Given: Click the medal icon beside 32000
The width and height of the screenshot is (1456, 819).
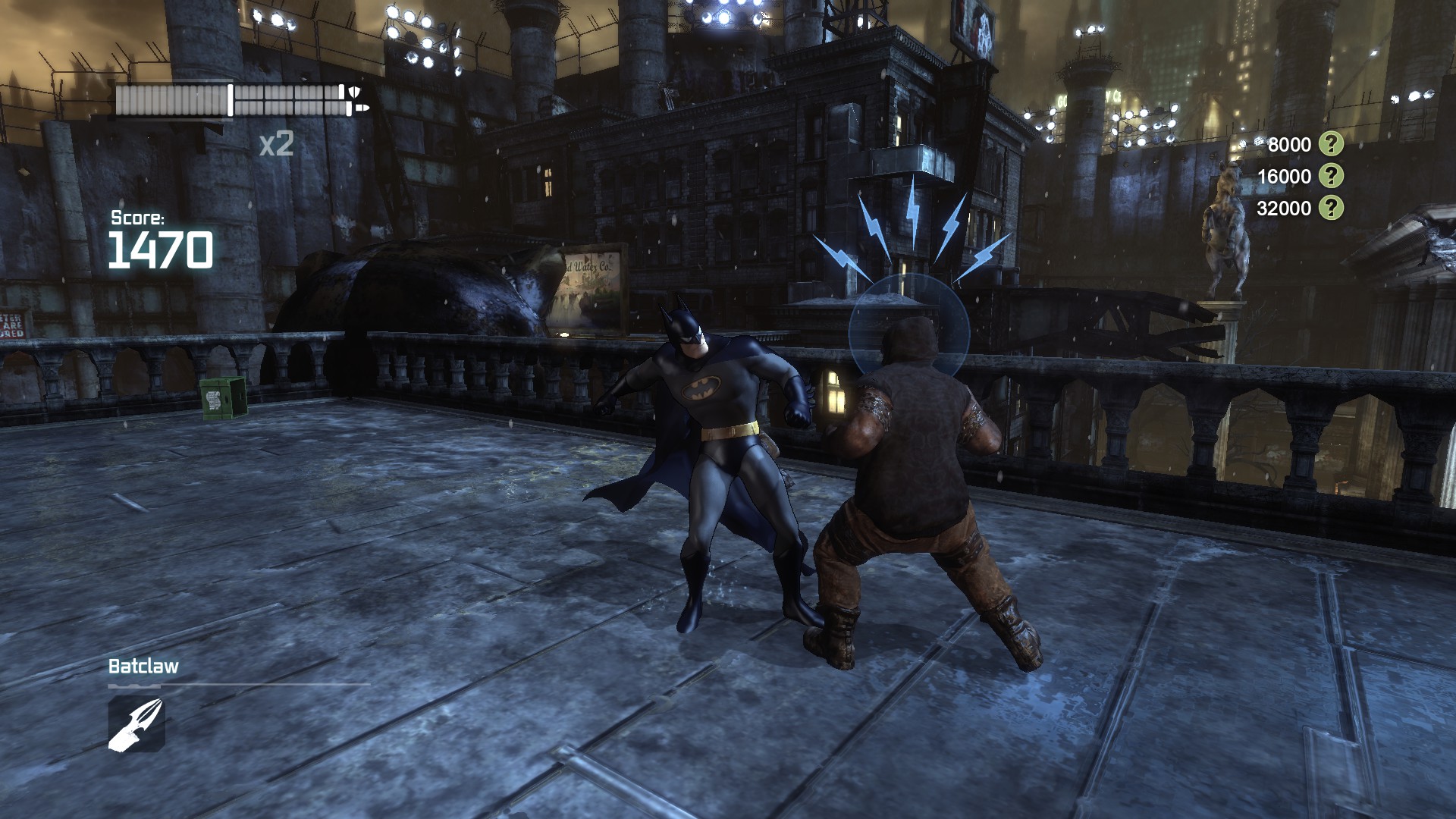Looking at the screenshot, I should click(1331, 208).
